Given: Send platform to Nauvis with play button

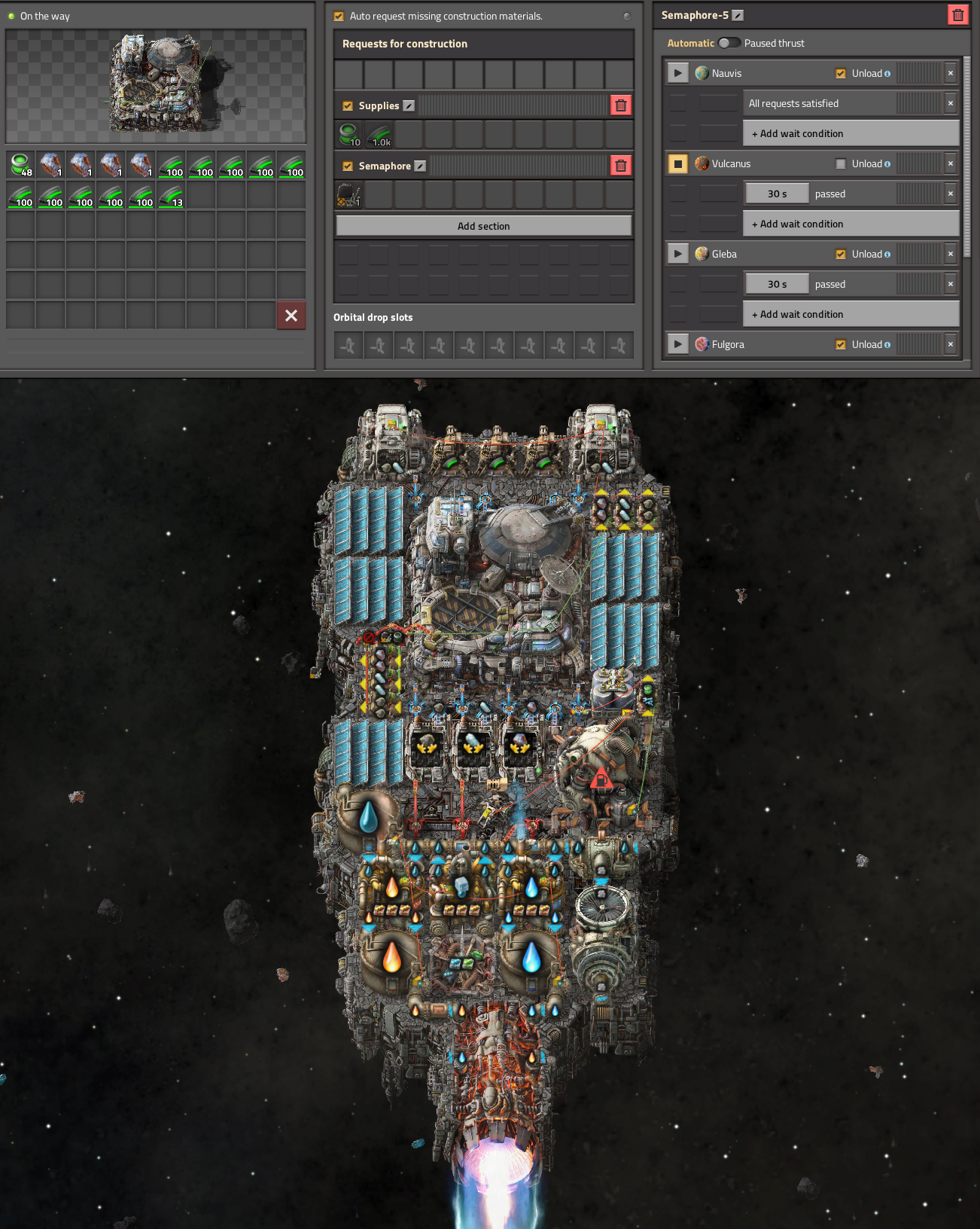Looking at the screenshot, I should coord(677,73).
